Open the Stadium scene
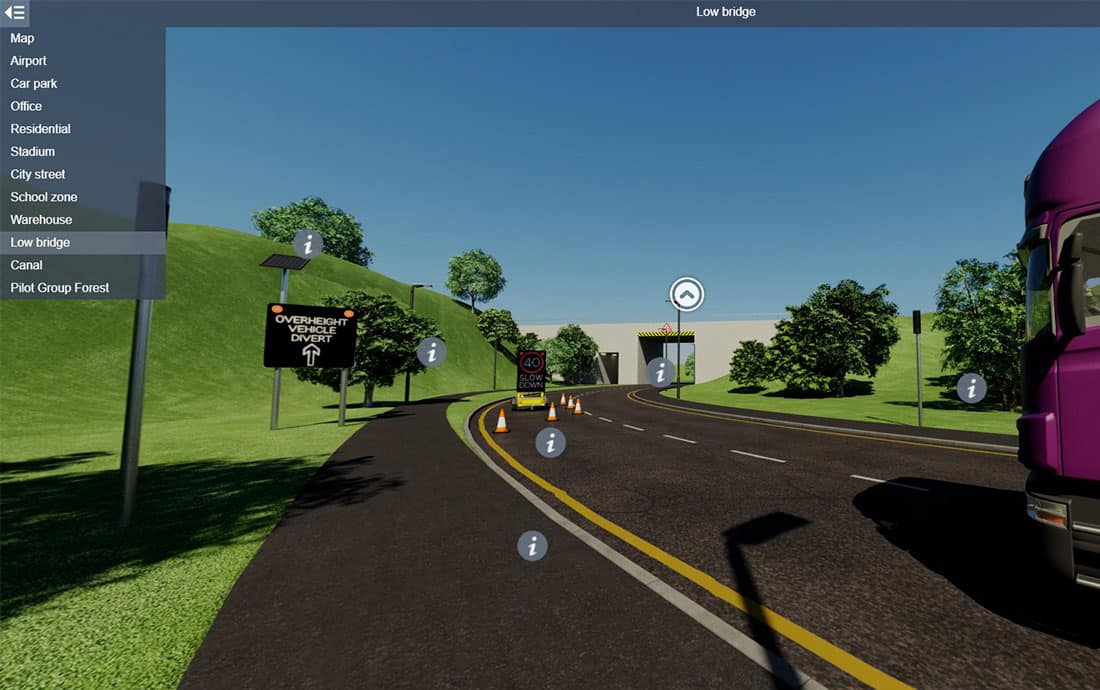1100x690 pixels. point(32,152)
